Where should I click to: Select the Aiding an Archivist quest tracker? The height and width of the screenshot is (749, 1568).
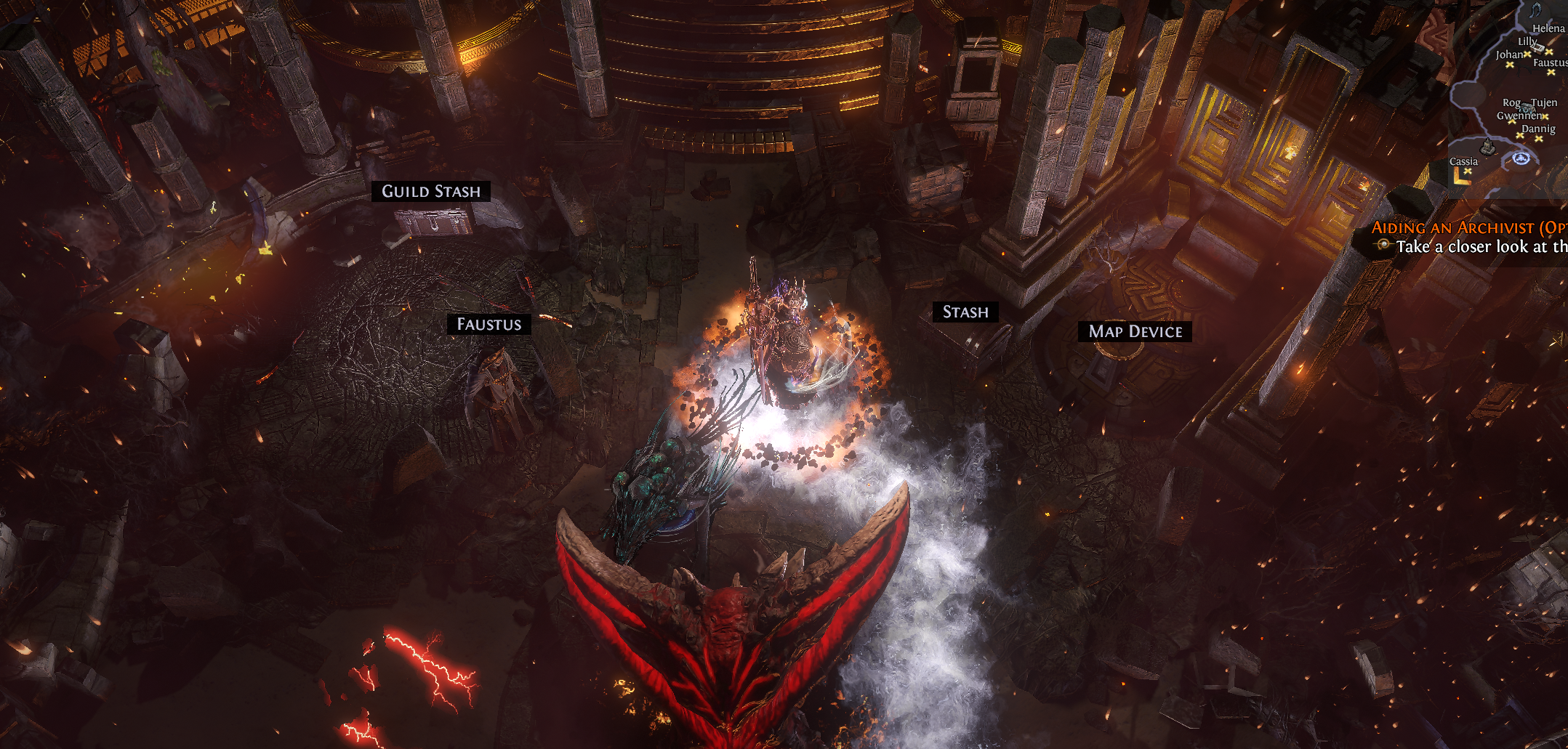pyautogui.click(x=1468, y=228)
